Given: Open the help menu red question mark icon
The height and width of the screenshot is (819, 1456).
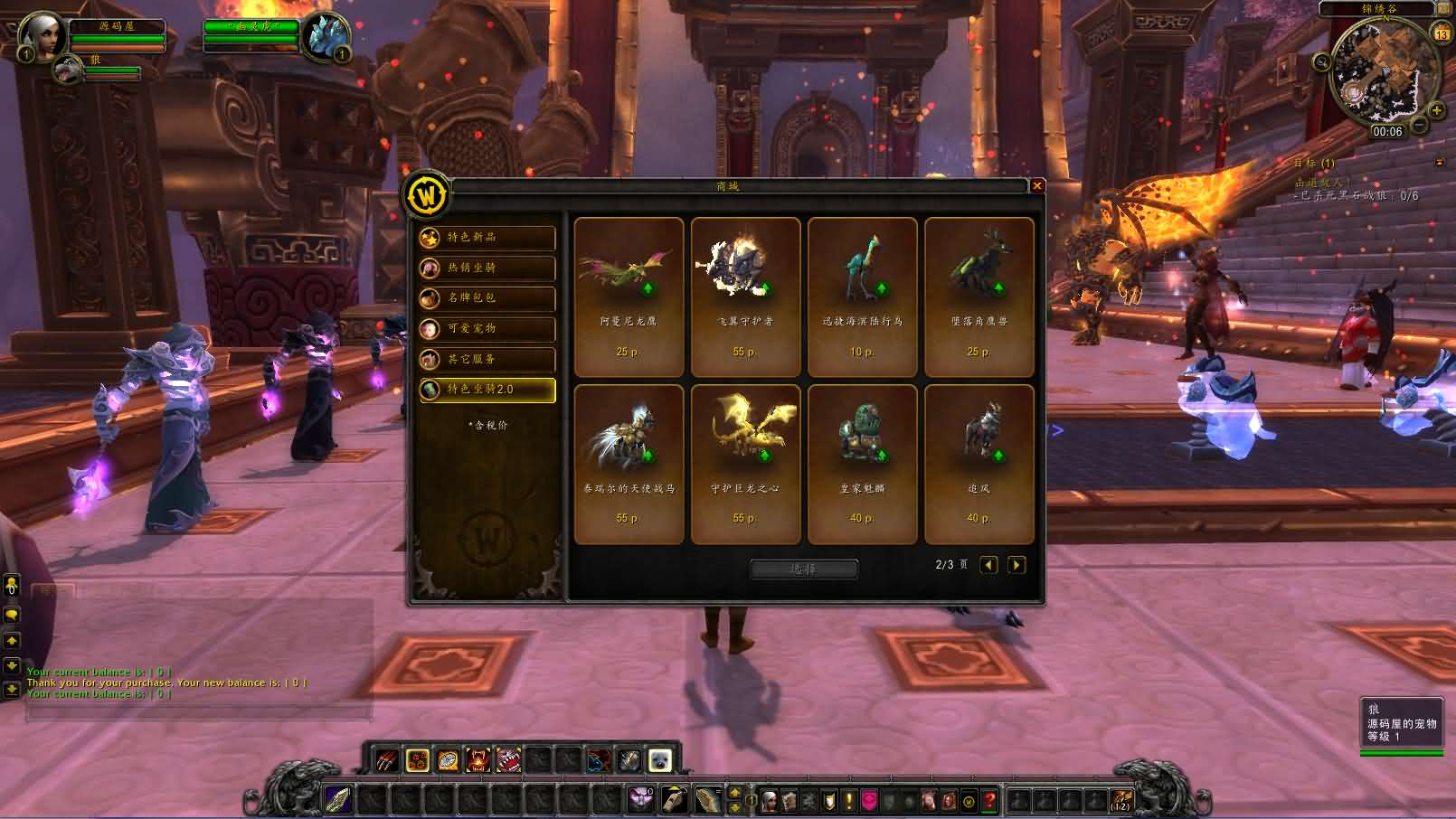Looking at the screenshot, I should [x=989, y=799].
